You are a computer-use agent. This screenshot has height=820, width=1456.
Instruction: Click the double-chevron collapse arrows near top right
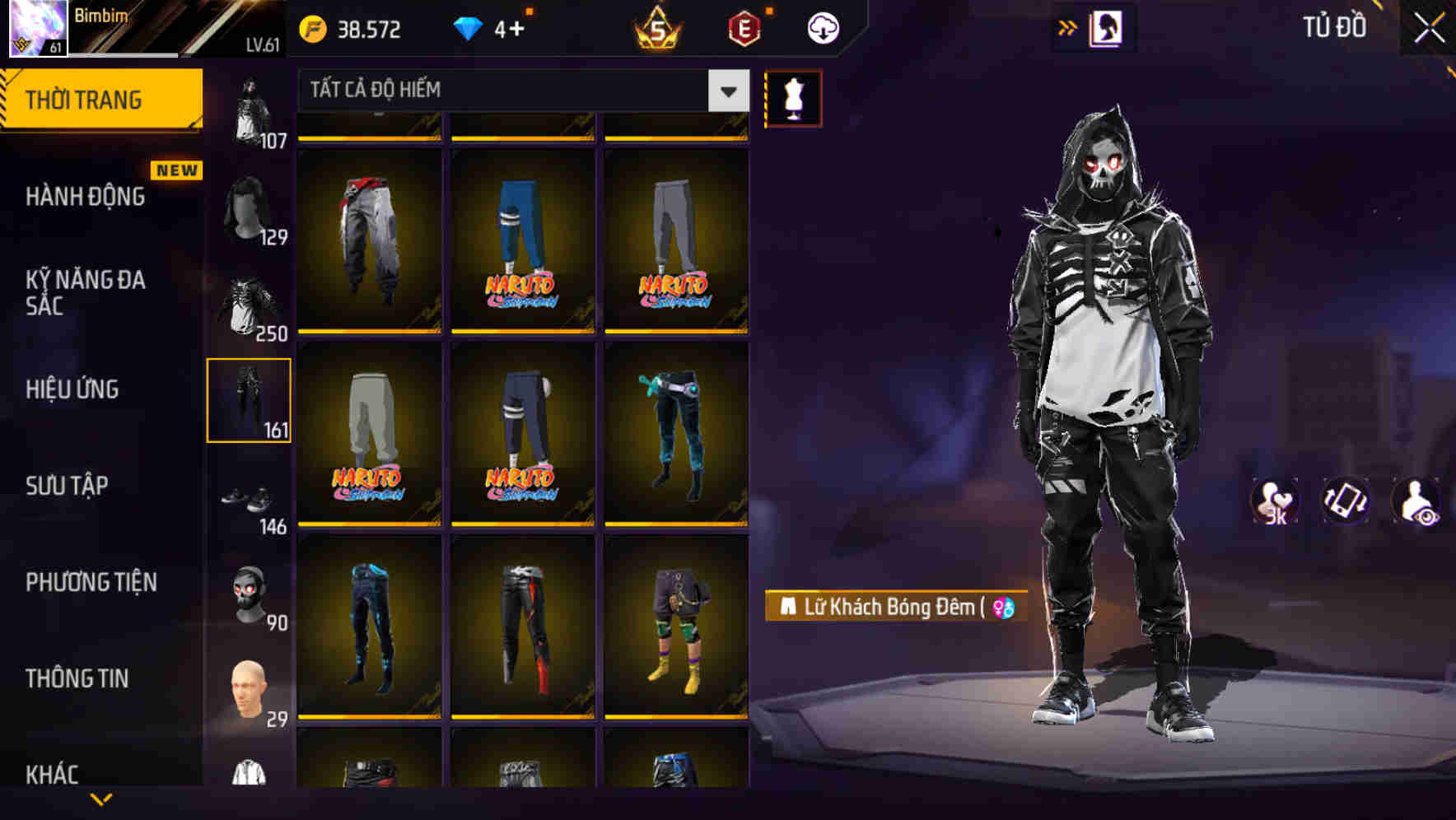(1068, 27)
